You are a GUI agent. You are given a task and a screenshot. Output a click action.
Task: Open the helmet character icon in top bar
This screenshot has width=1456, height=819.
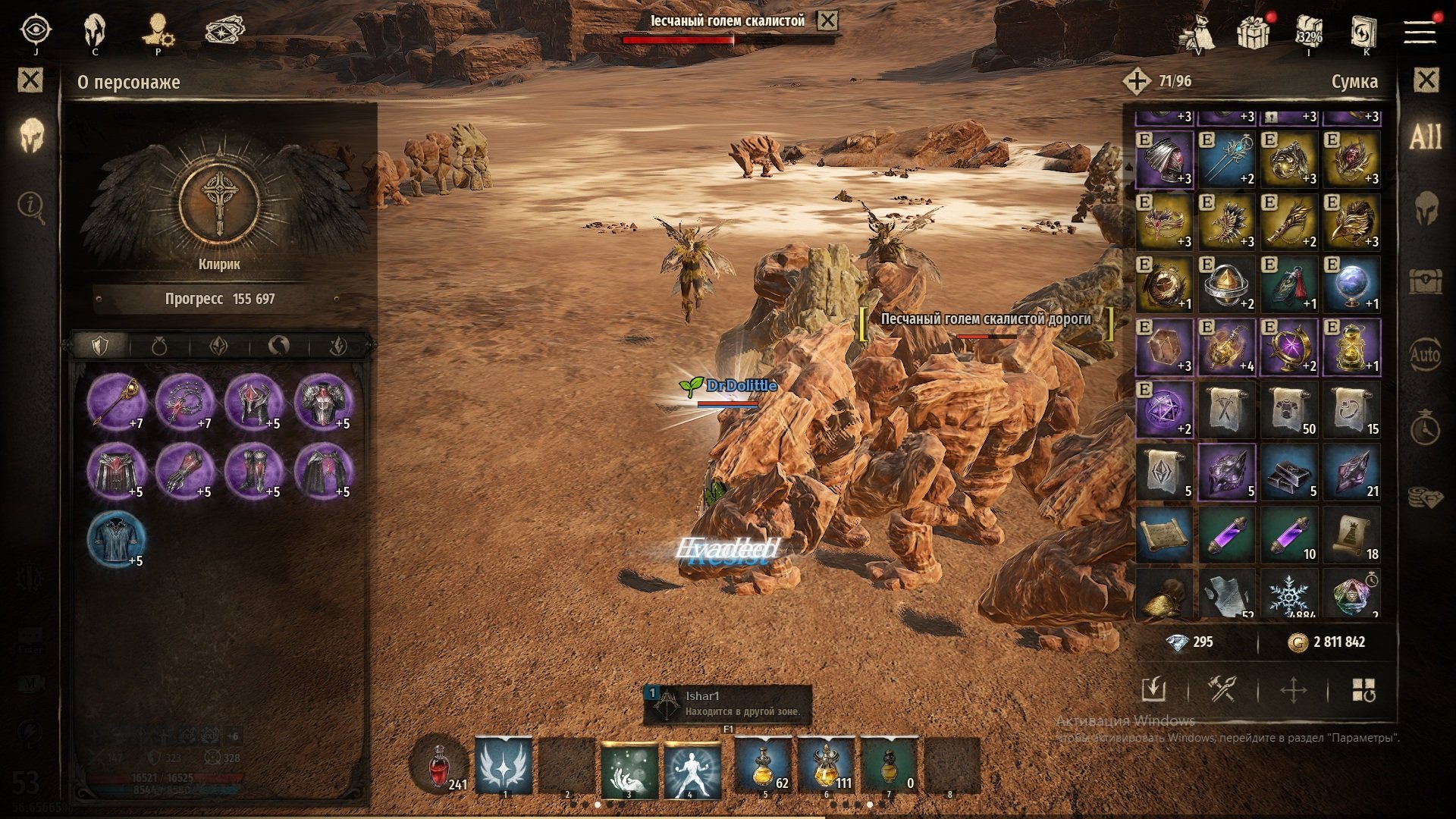pyautogui.click(x=95, y=32)
